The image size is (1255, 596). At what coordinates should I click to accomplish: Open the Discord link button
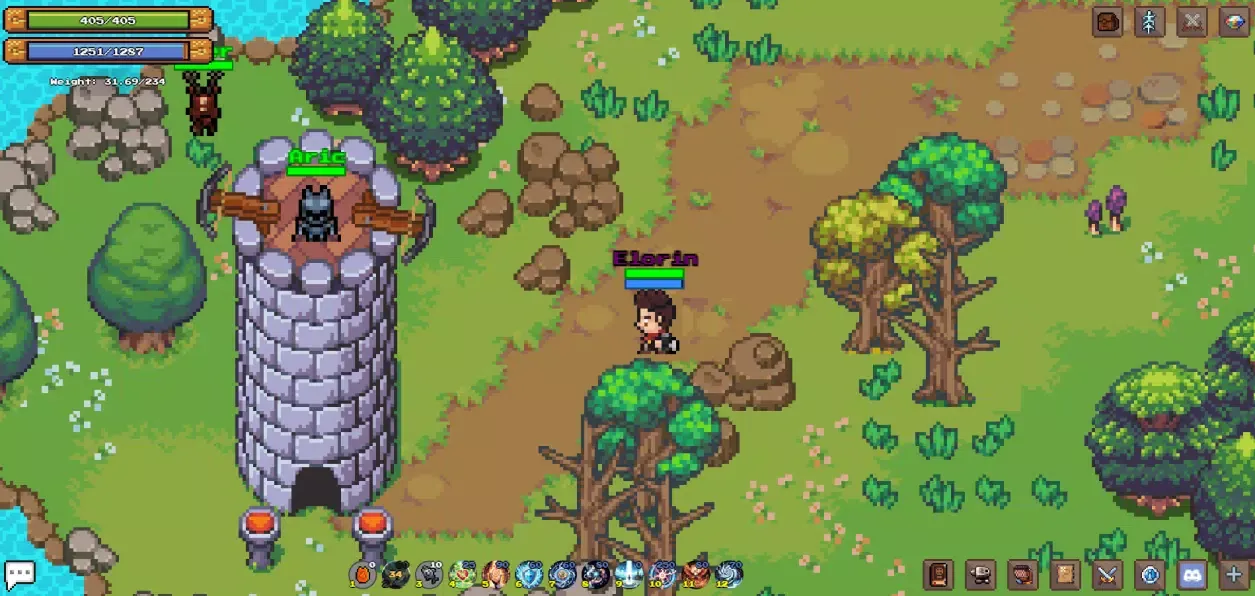[1192, 575]
